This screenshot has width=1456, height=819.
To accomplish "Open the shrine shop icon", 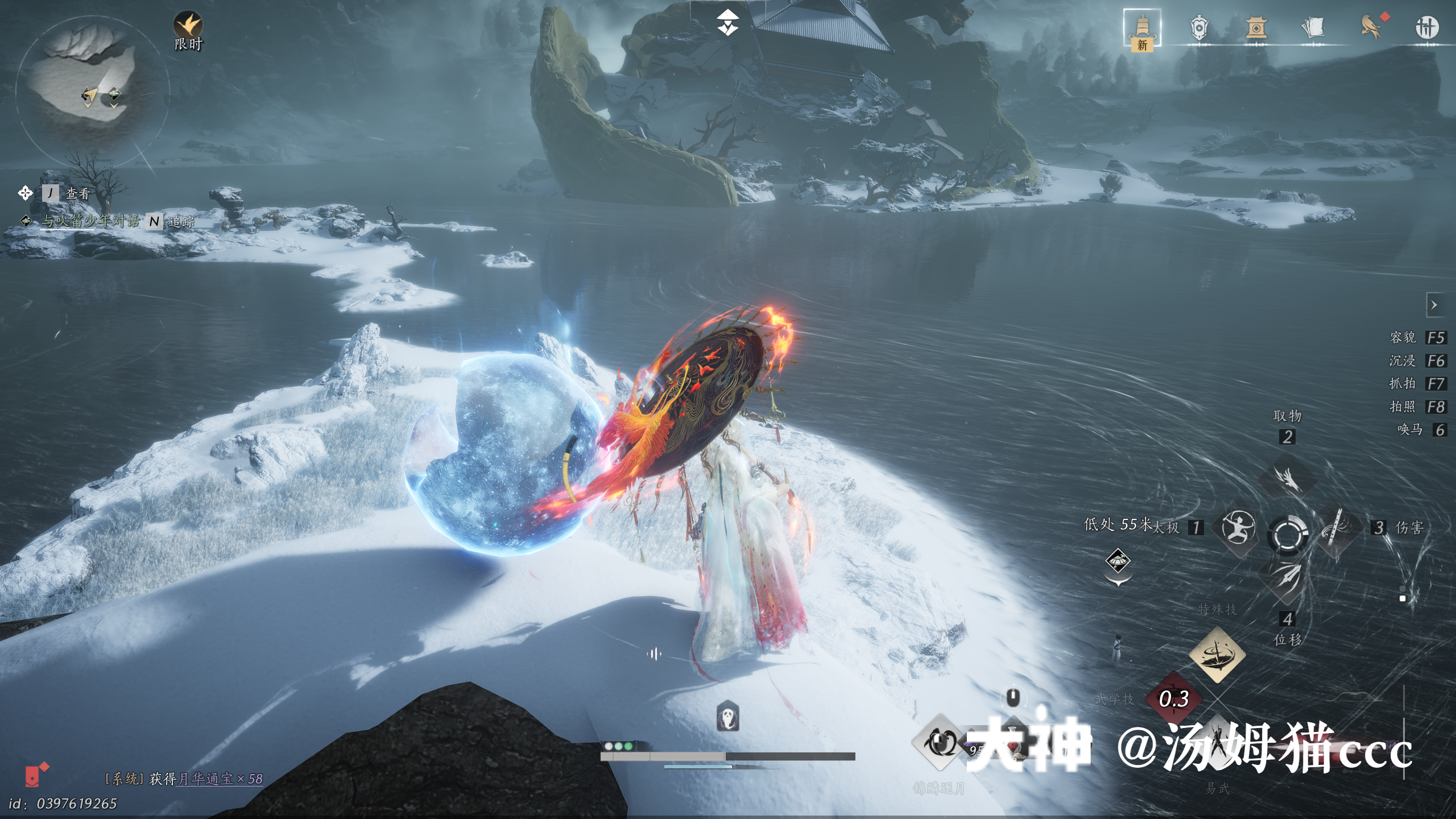I will [1256, 28].
